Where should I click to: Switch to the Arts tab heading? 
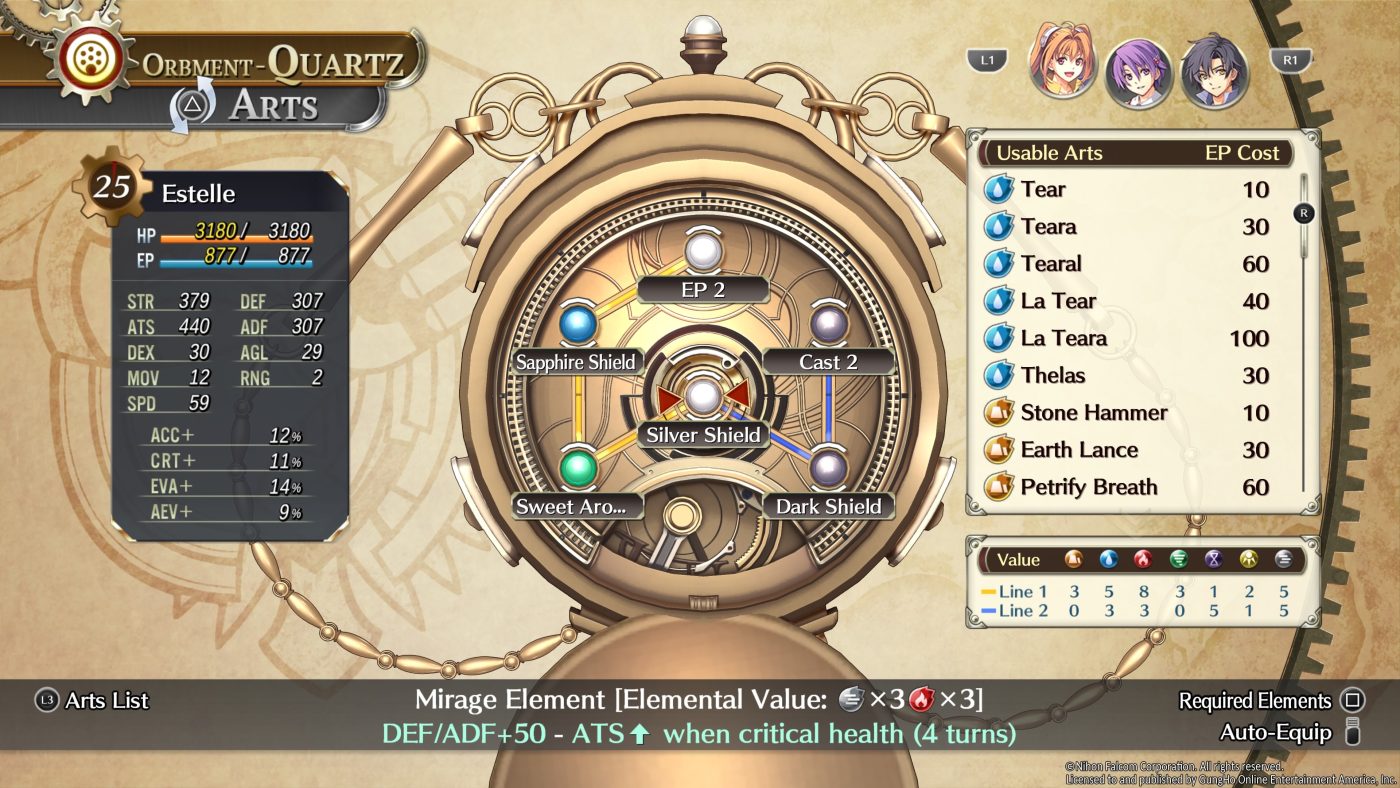[x=273, y=106]
